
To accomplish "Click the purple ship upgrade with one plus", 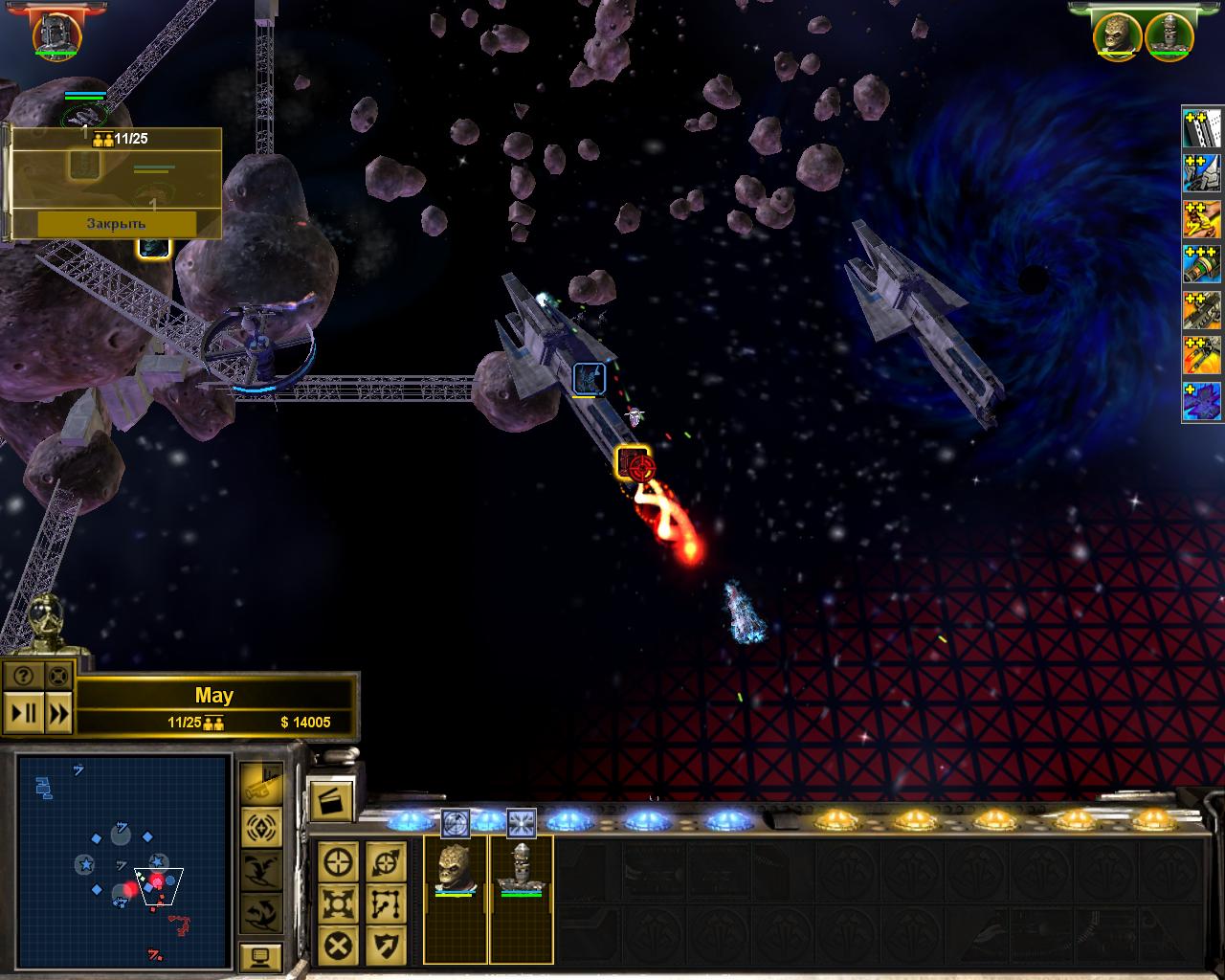I will [x=1202, y=402].
